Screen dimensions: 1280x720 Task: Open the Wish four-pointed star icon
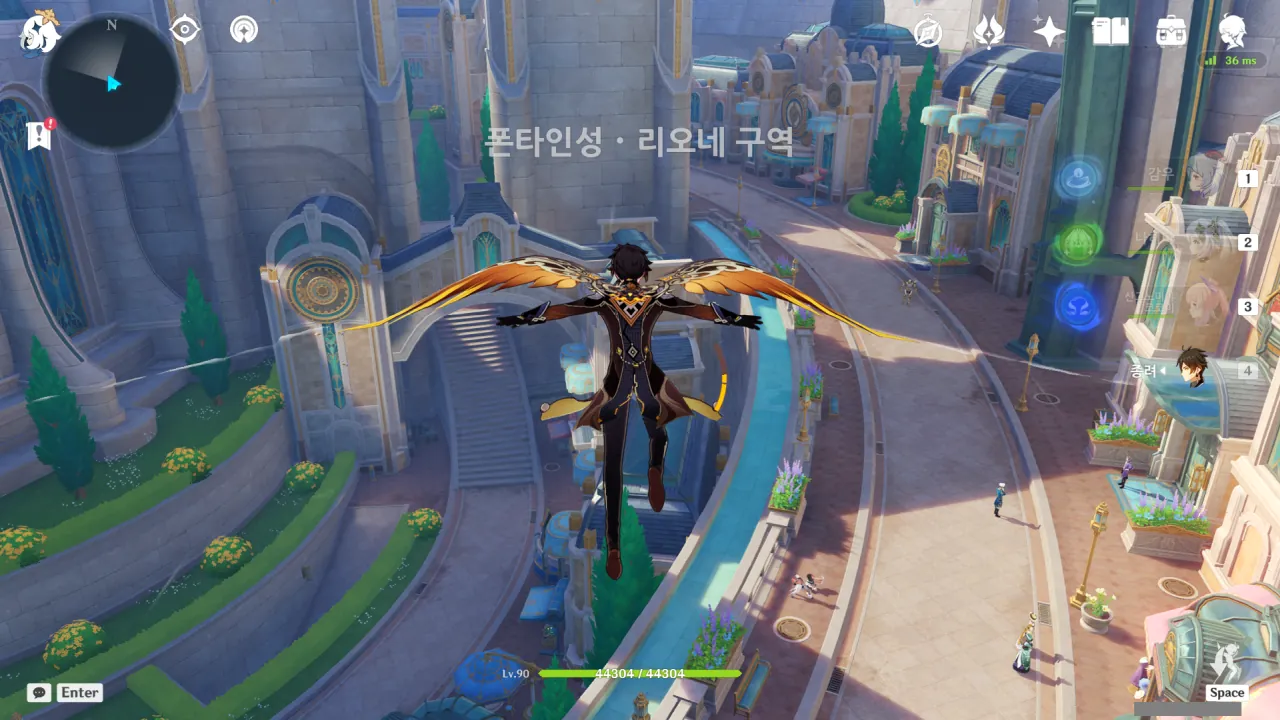1048,32
